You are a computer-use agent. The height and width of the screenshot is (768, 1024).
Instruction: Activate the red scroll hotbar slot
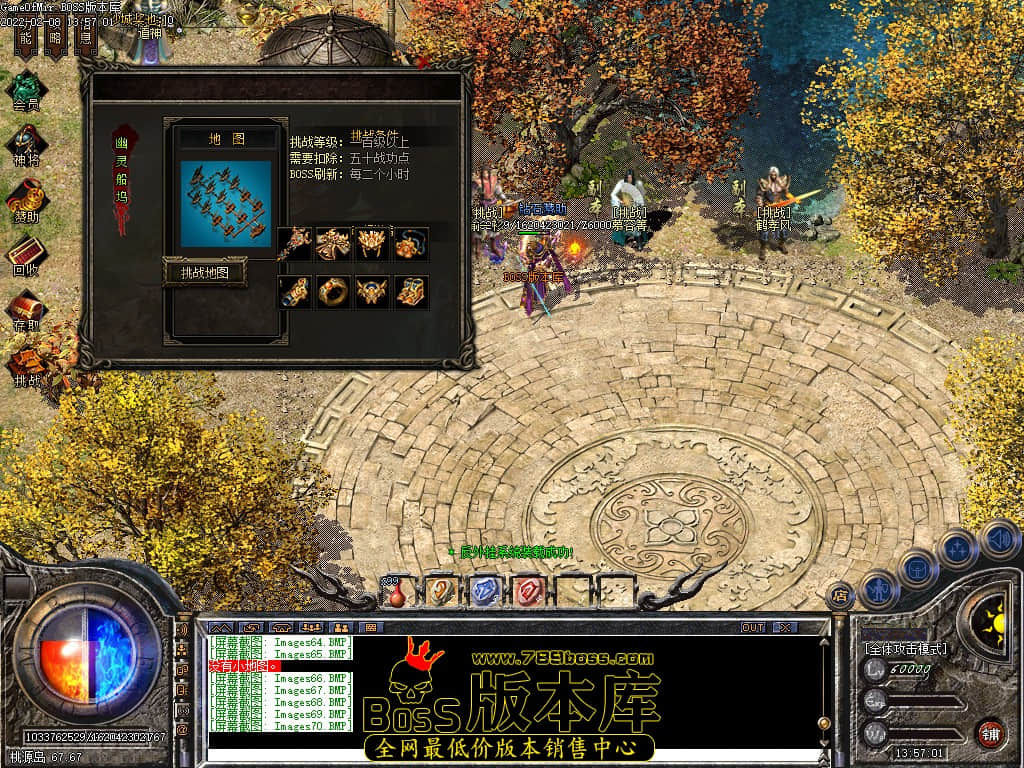[x=529, y=591]
